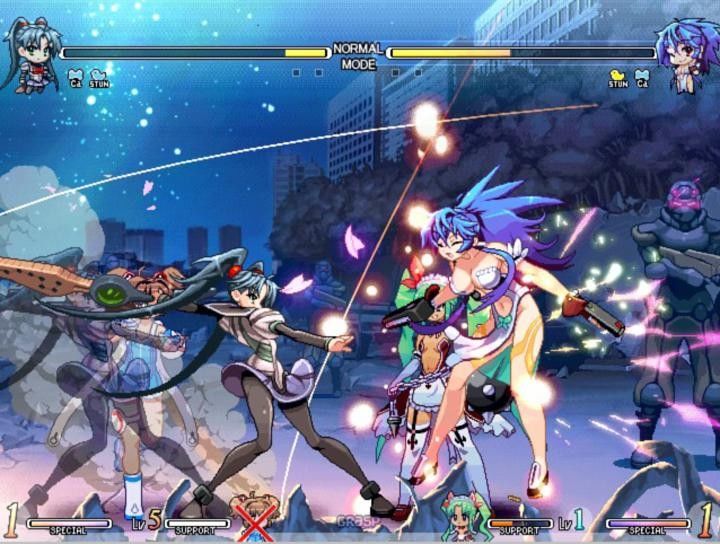Click player two's yellow STUN status icon
This screenshot has height=544, width=720.
point(618,76)
